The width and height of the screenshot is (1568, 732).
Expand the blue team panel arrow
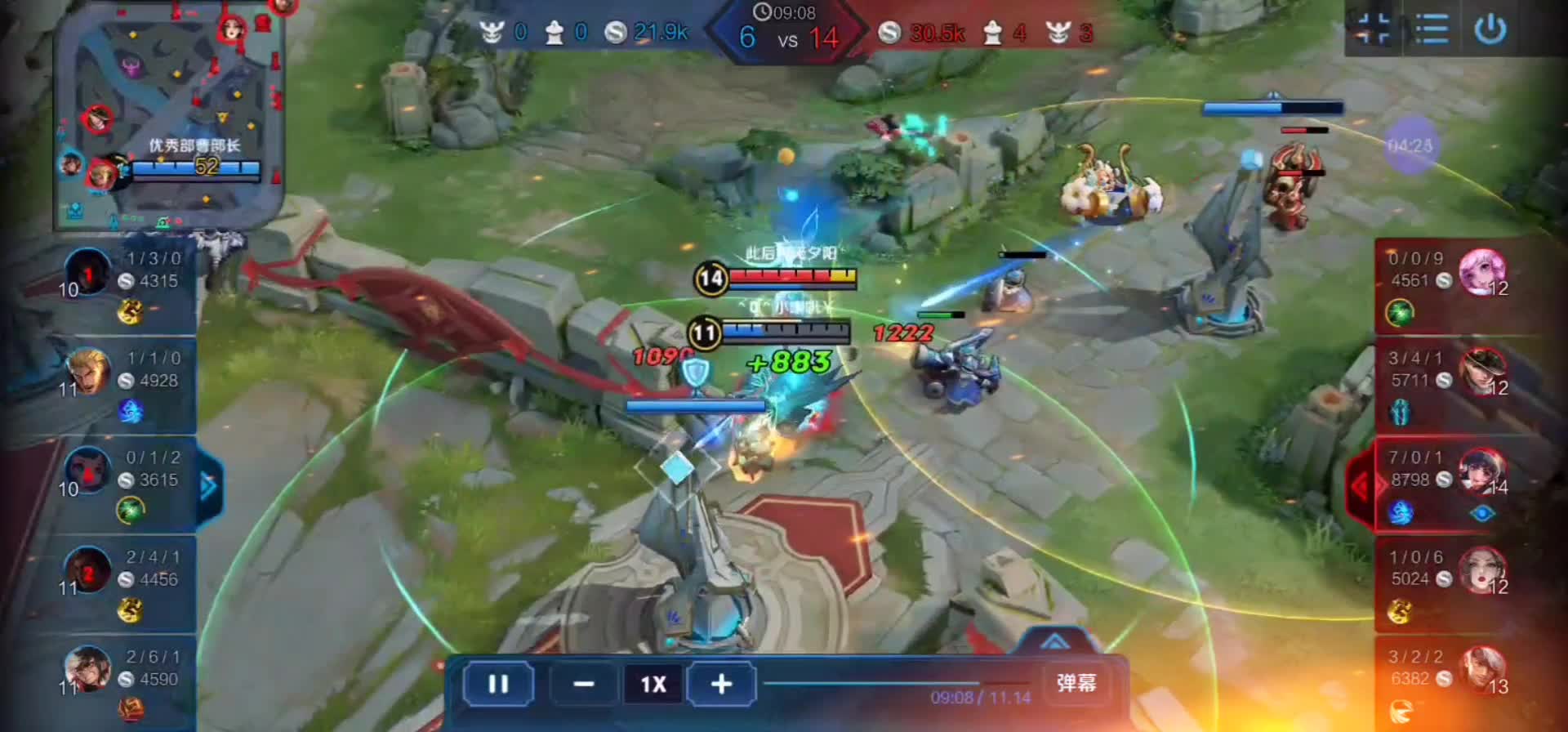(209, 487)
